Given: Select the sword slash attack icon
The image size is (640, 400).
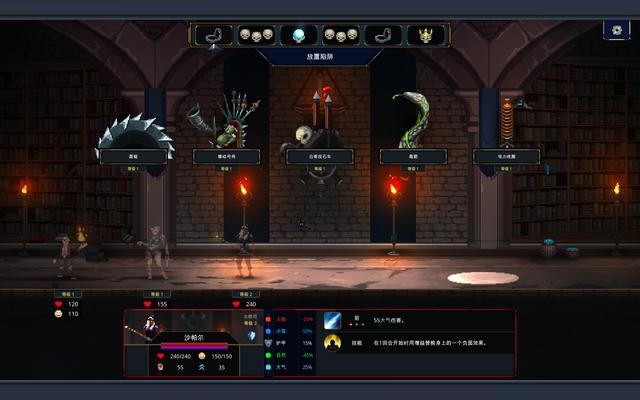Looking at the screenshot, I should [332, 320].
